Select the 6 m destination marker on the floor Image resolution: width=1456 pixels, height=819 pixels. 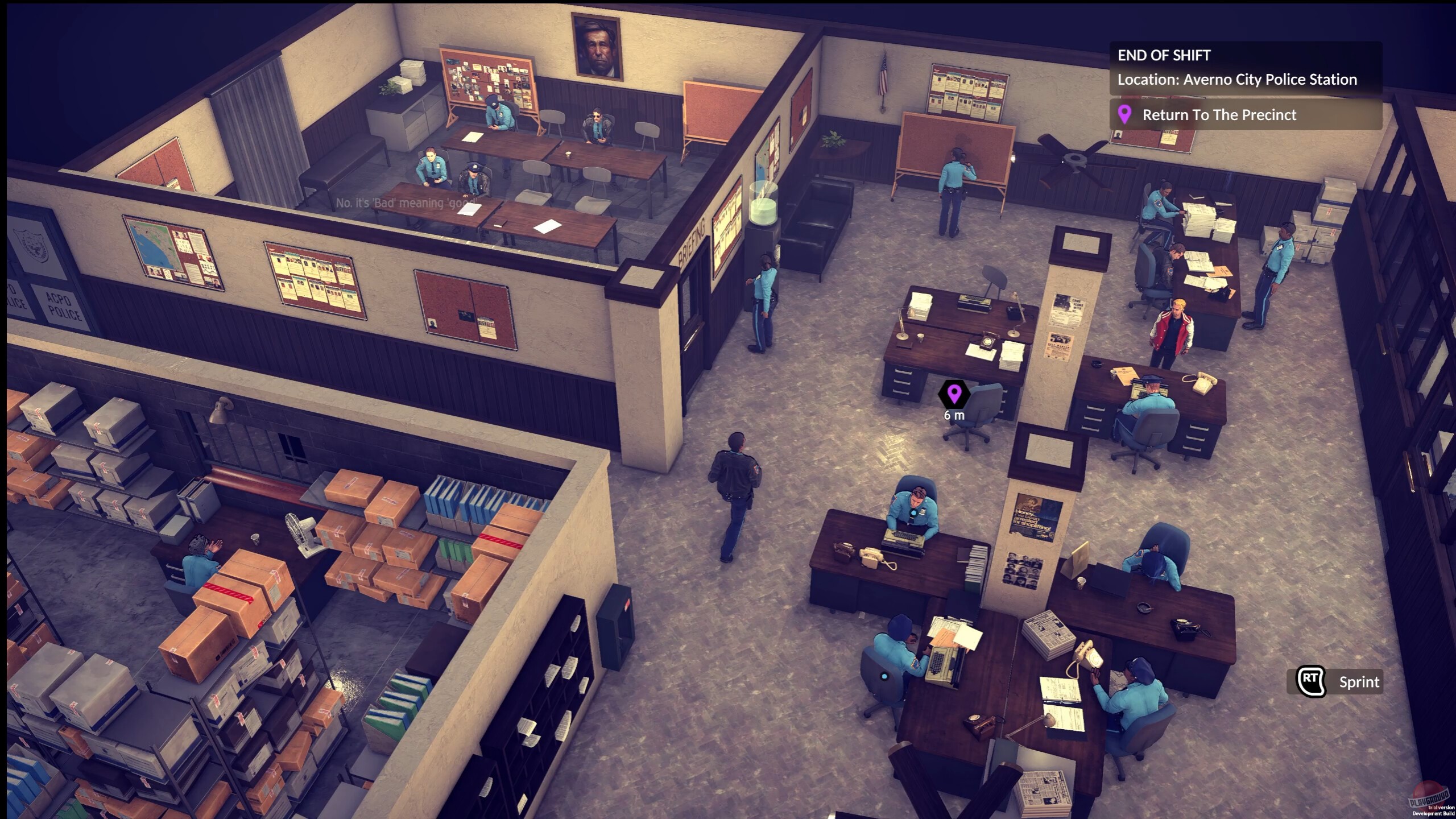[x=953, y=394]
